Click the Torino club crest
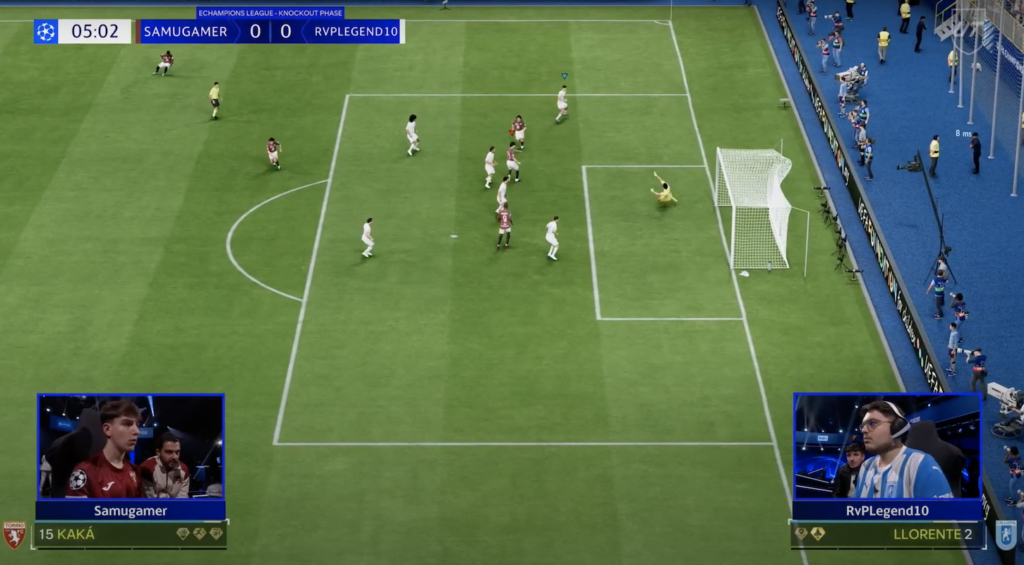This screenshot has height=565, width=1024. pyautogui.click(x=14, y=534)
